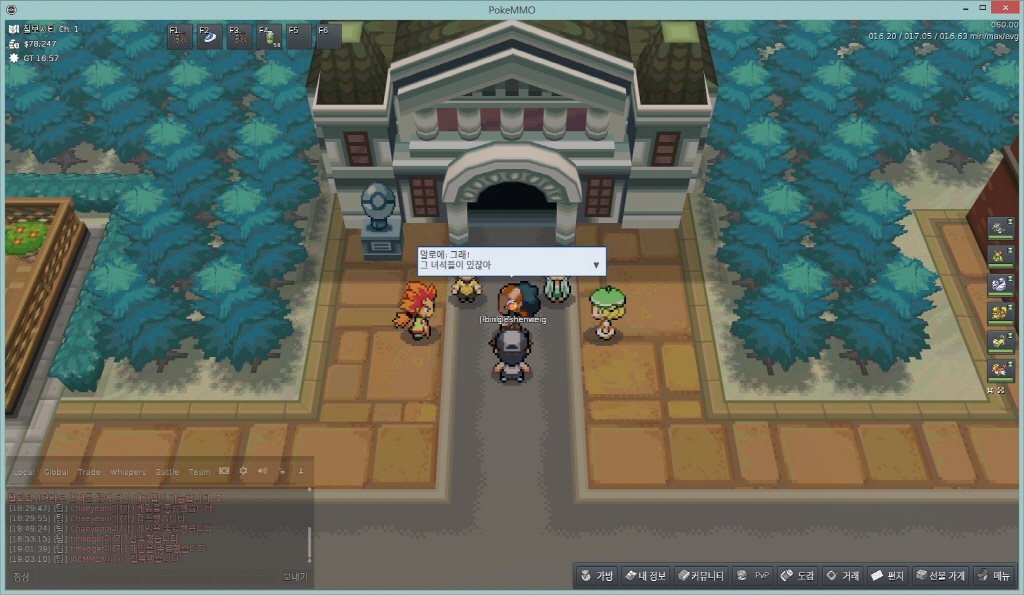Screen dimensions: 1024x595
Task: Advance the dialogue box arrow
Action: click(597, 265)
